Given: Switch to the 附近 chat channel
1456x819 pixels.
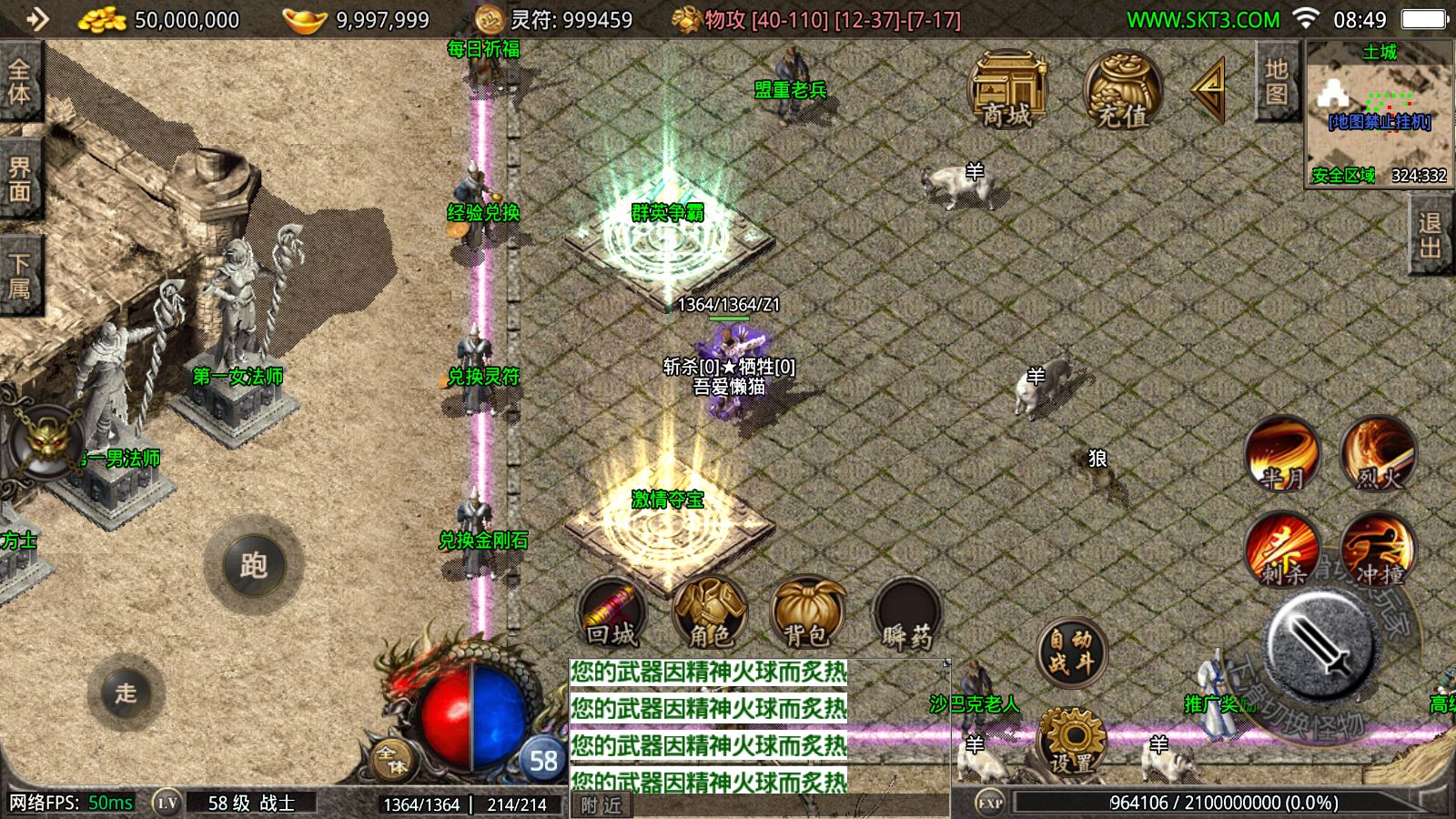Looking at the screenshot, I should pos(602,805).
